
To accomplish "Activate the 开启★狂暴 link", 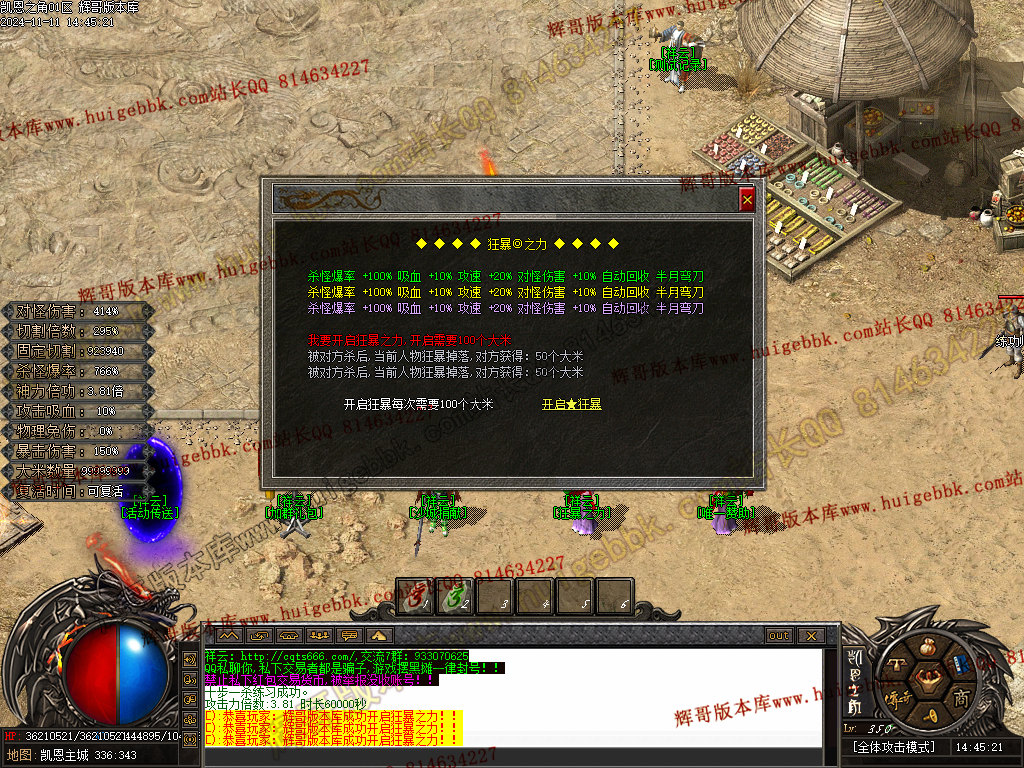I will [x=572, y=404].
